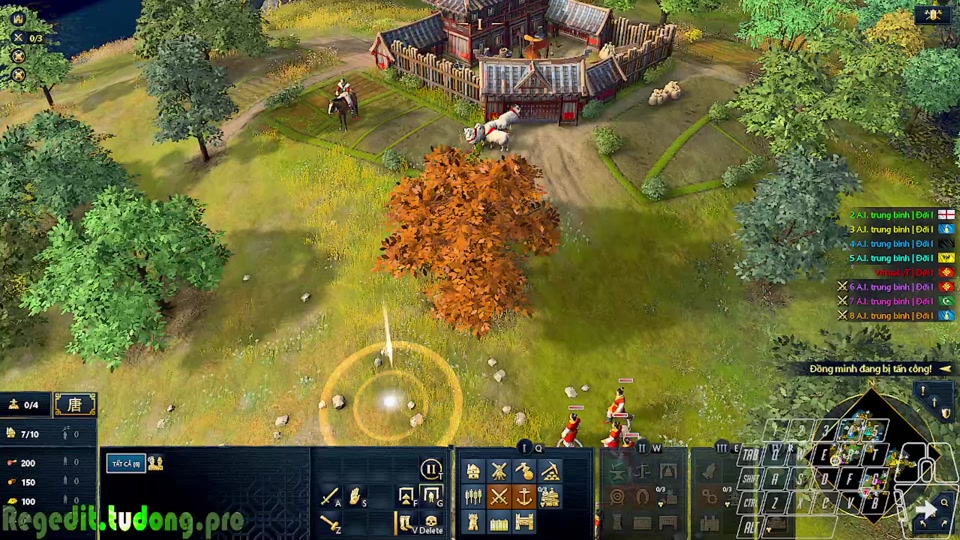960x540 pixels.
Task: Choose the outpost tower building icon
Action: click(x=473, y=521)
